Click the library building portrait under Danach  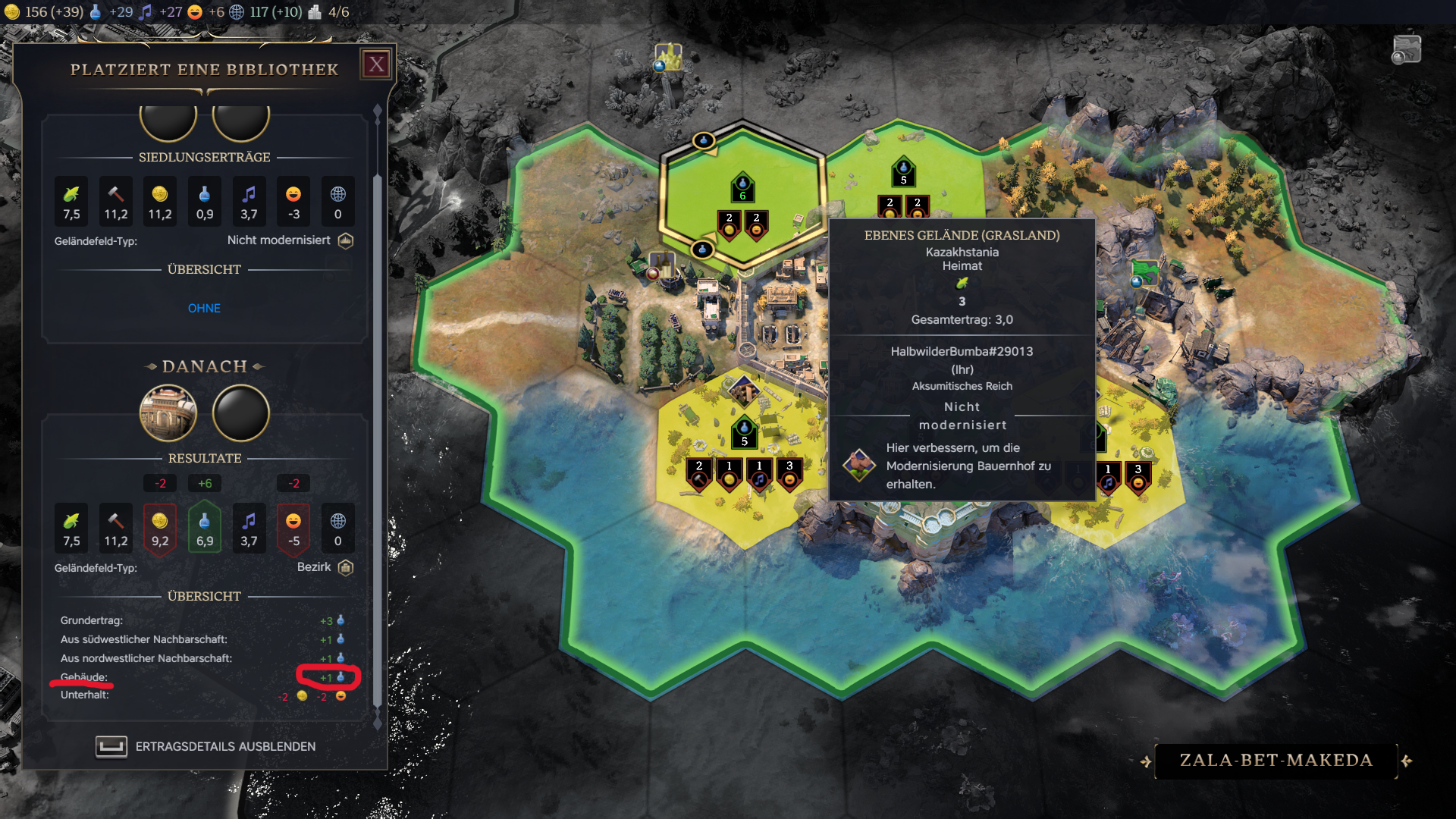[168, 413]
